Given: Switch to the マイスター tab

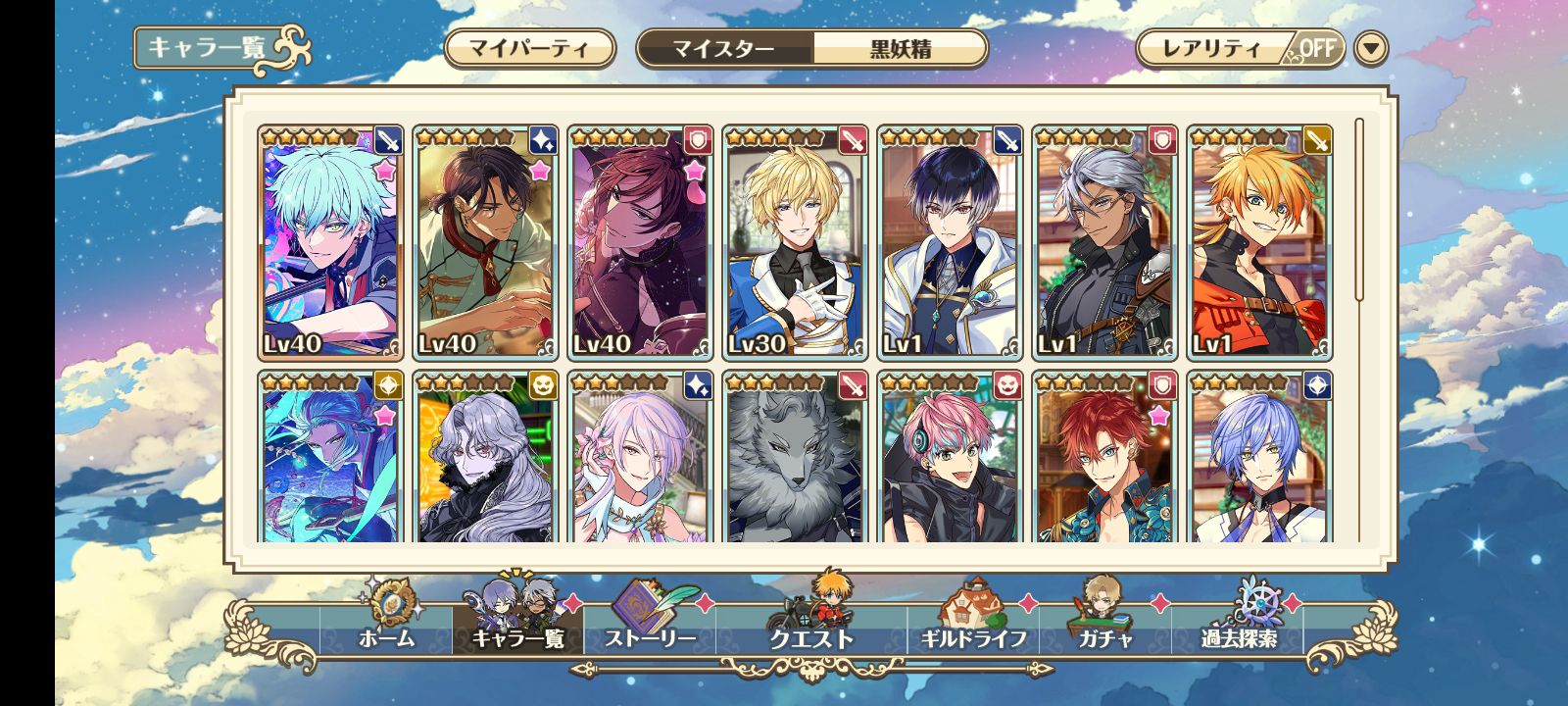Looking at the screenshot, I should pyautogui.click(x=724, y=48).
